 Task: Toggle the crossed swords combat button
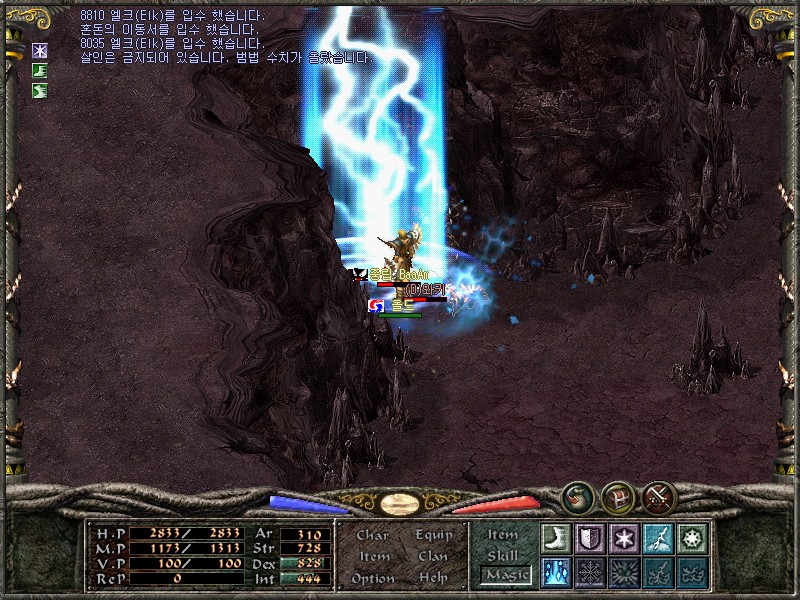coord(659,496)
